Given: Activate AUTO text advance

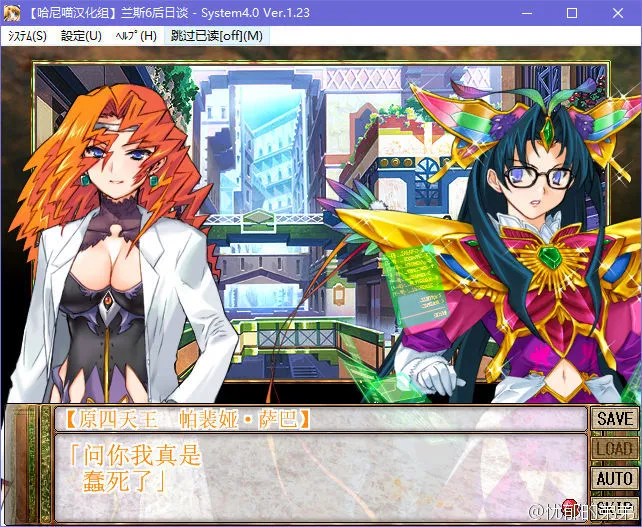Looking at the screenshot, I should click(614, 479).
